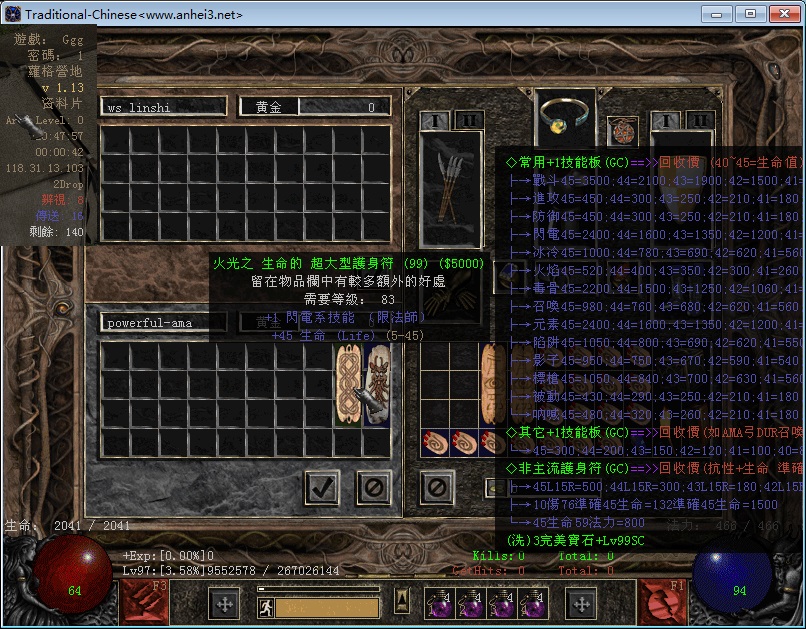Cancel the trade in the trade panel
This screenshot has width=806, height=629.
tap(374, 488)
